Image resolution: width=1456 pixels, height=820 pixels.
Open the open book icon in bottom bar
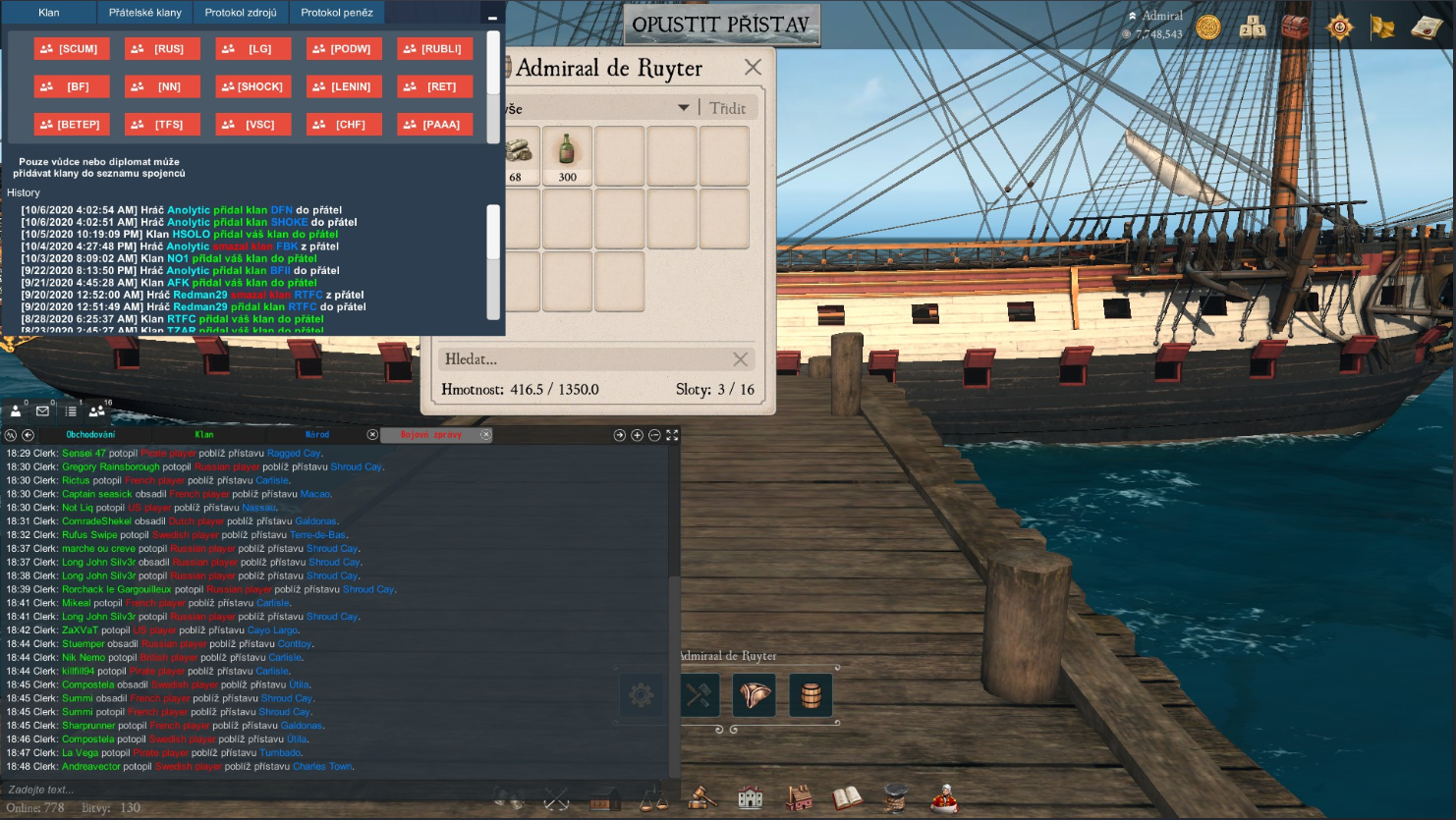point(847,798)
